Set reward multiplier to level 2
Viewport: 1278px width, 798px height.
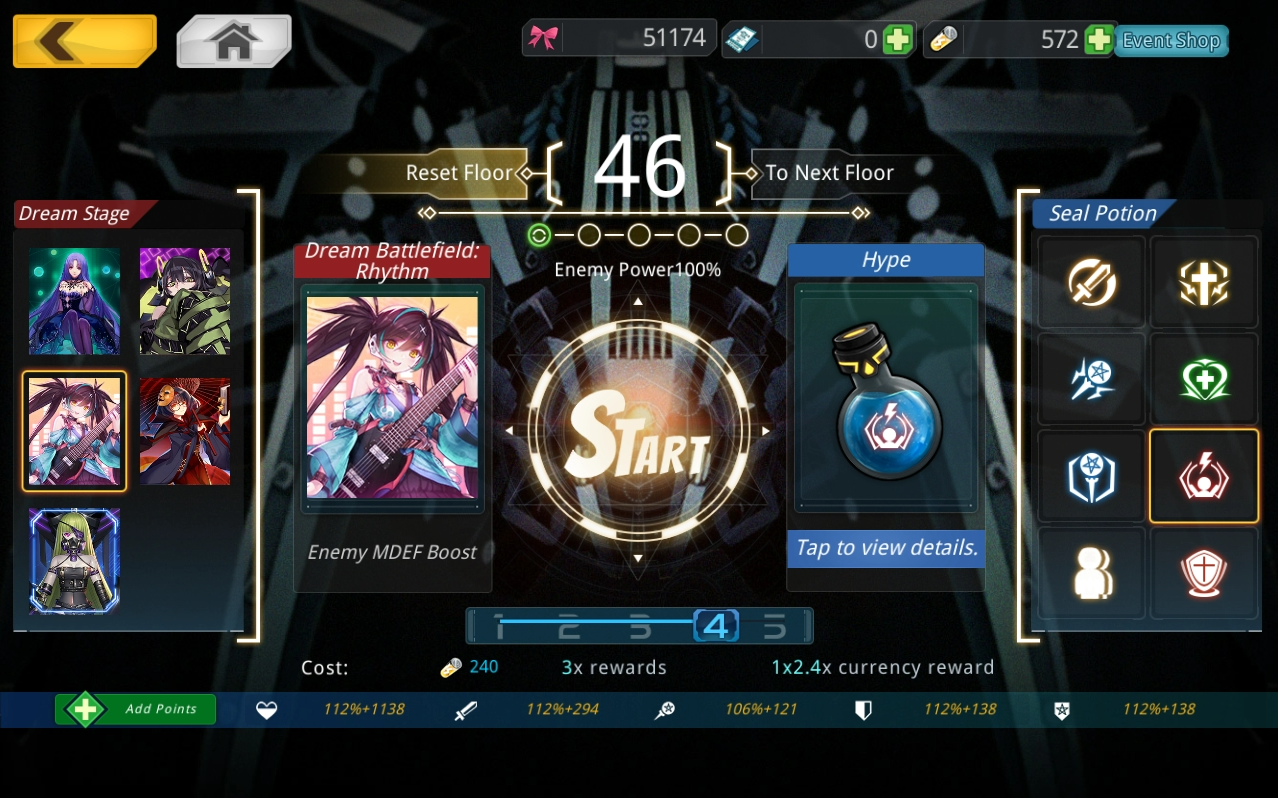click(x=569, y=627)
